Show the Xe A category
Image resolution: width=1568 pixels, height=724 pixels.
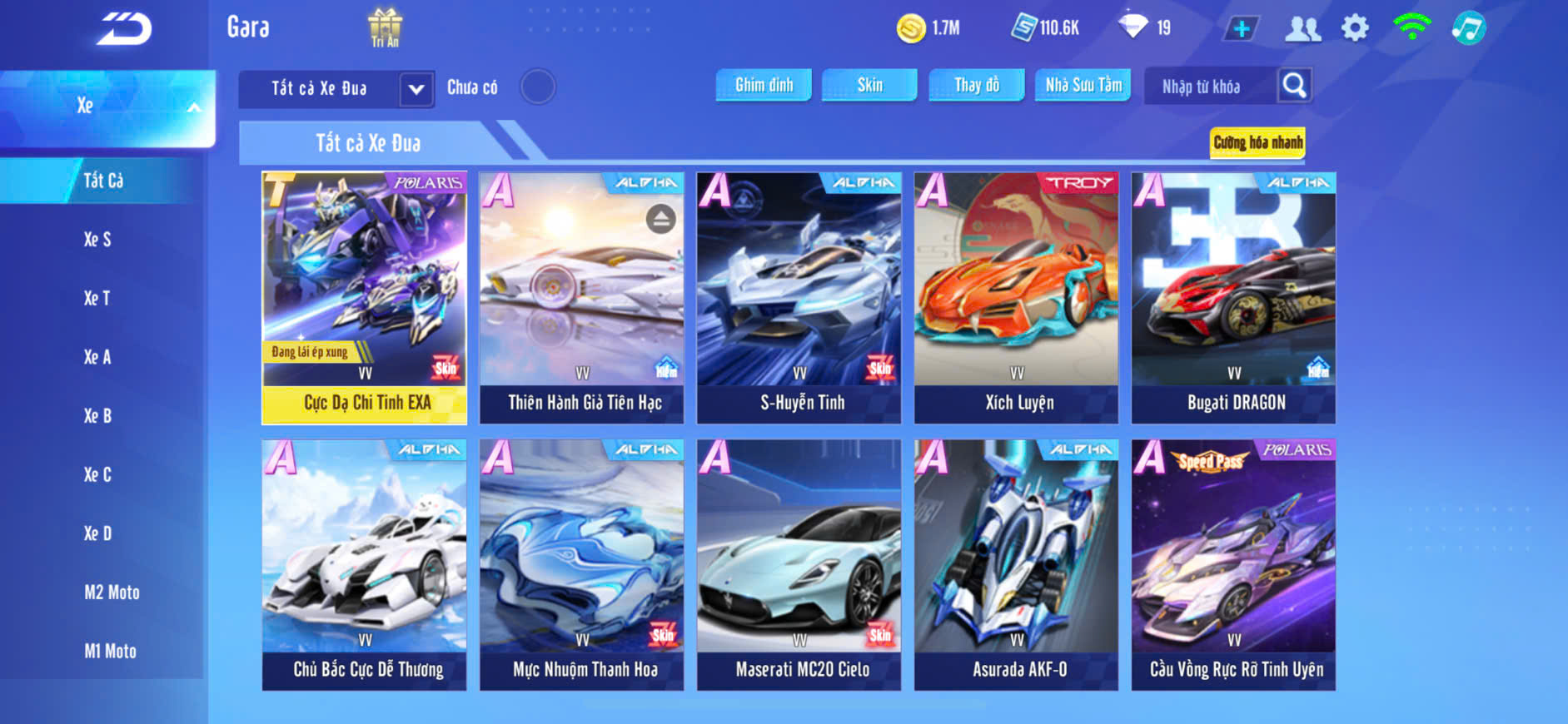point(97,357)
